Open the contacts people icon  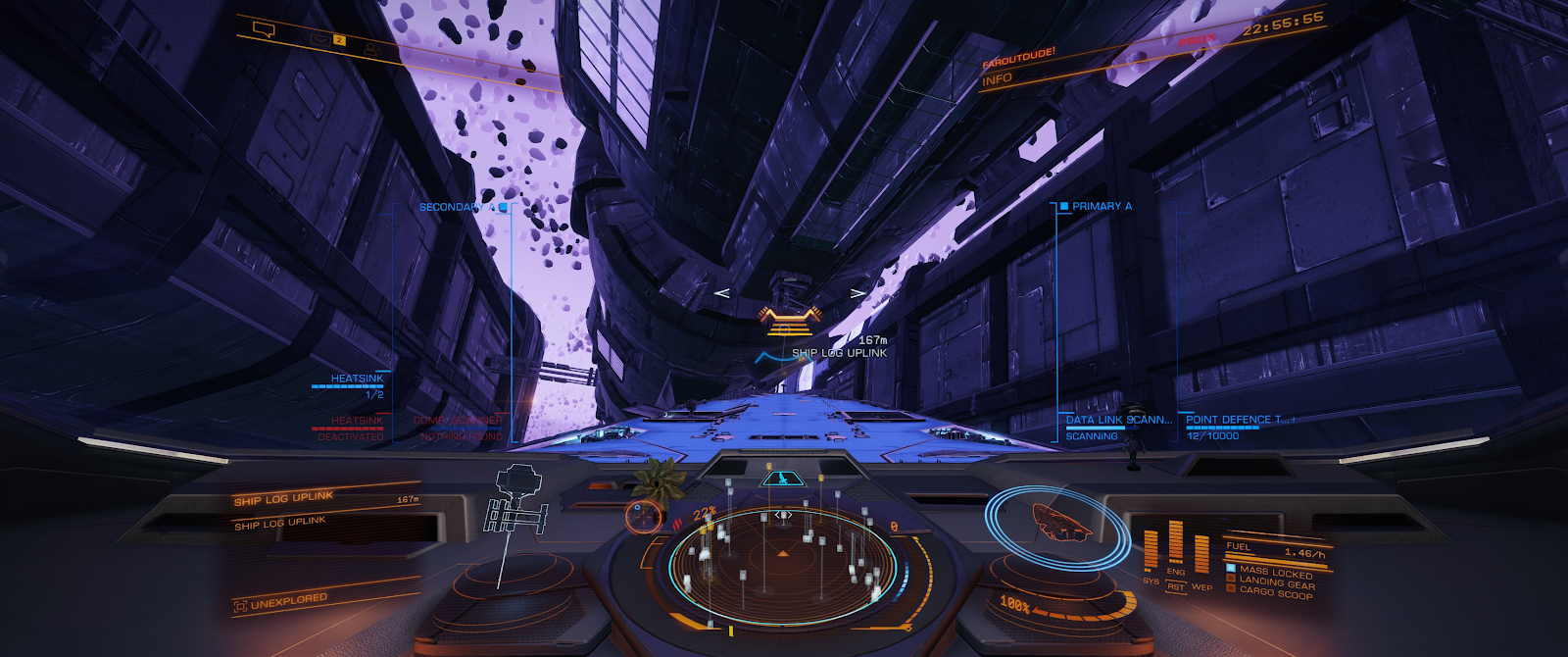click(x=370, y=48)
